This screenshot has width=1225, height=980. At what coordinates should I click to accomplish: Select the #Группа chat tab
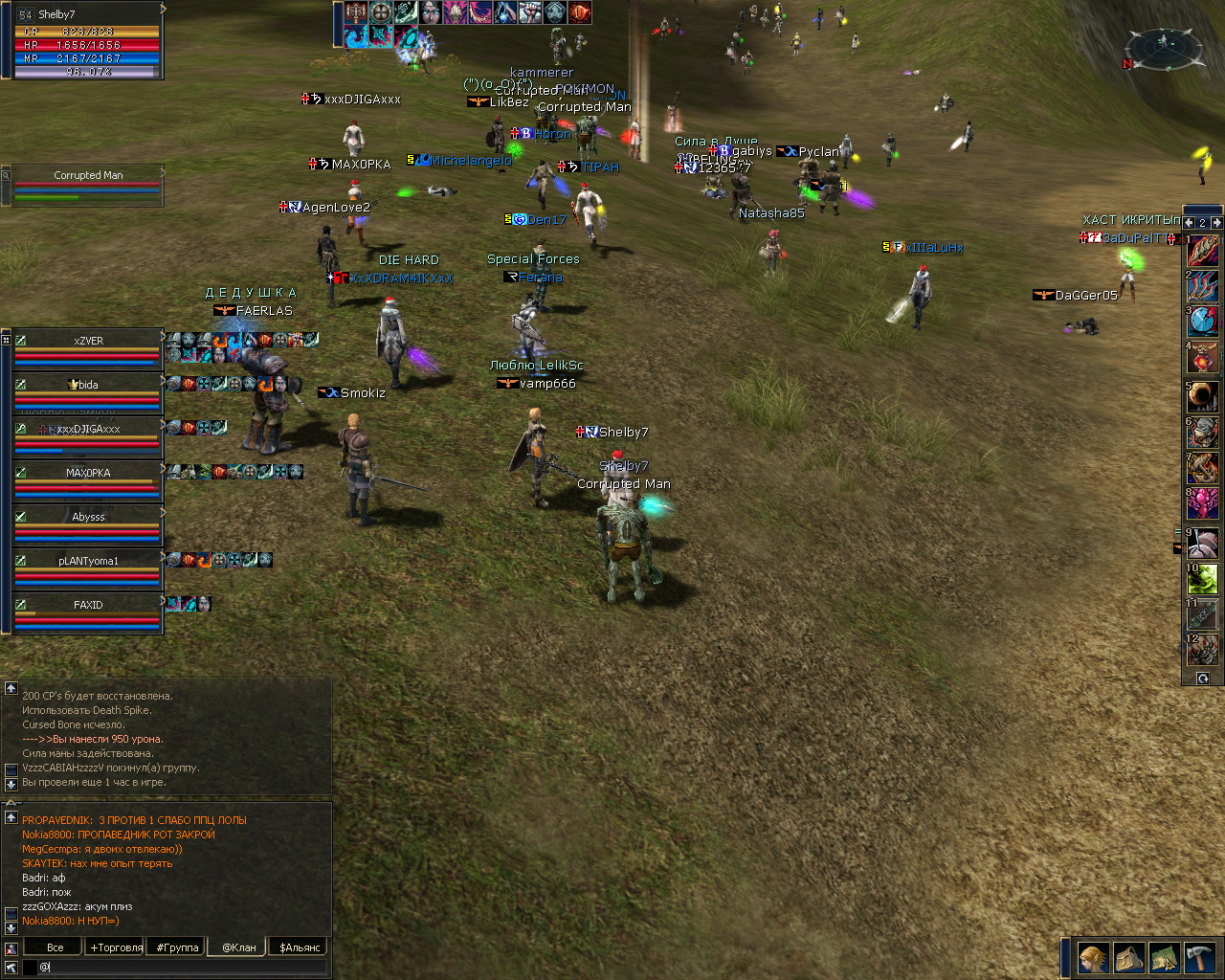coord(177,947)
